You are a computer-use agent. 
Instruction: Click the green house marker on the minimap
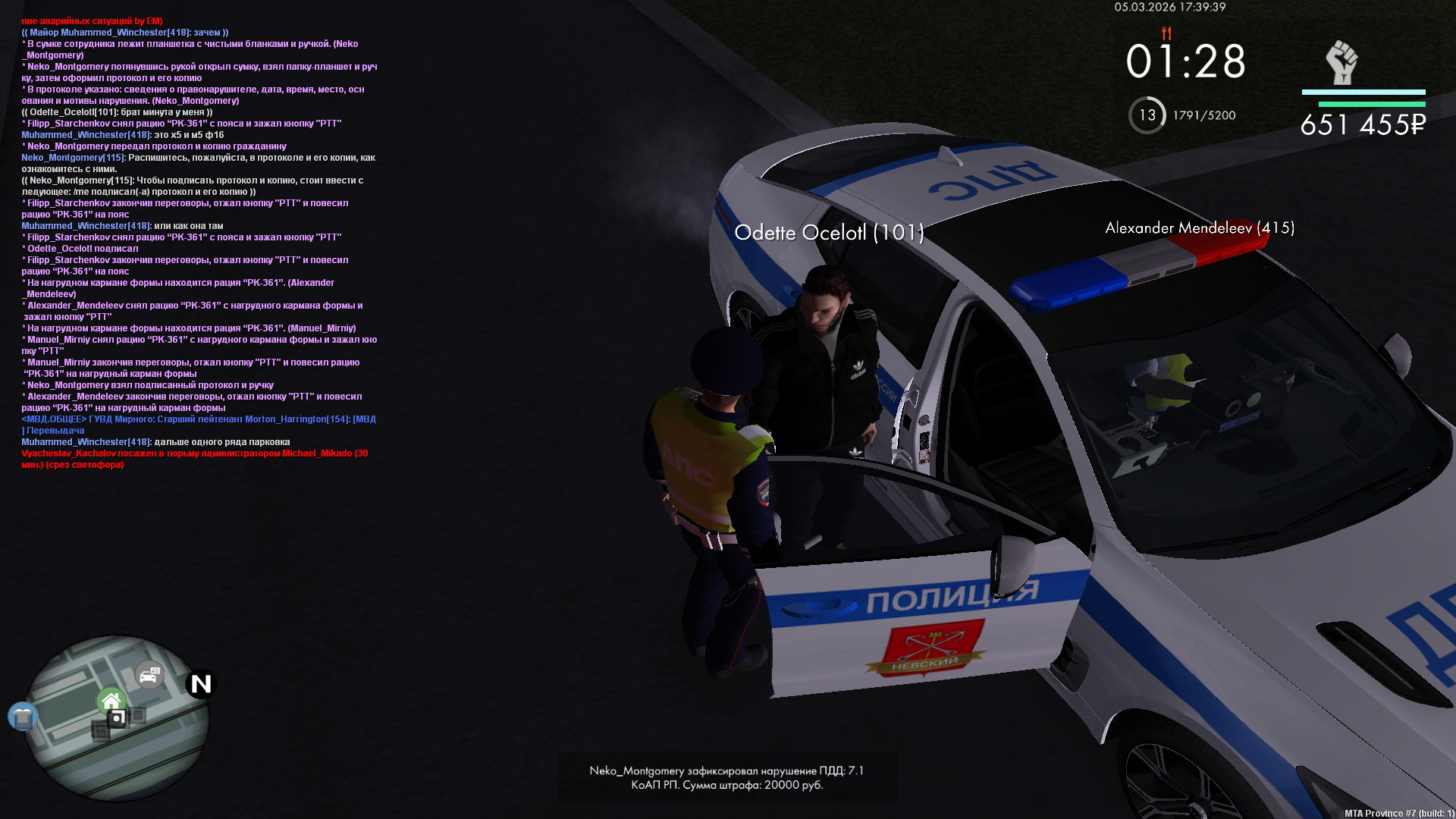click(x=111, y=701)
